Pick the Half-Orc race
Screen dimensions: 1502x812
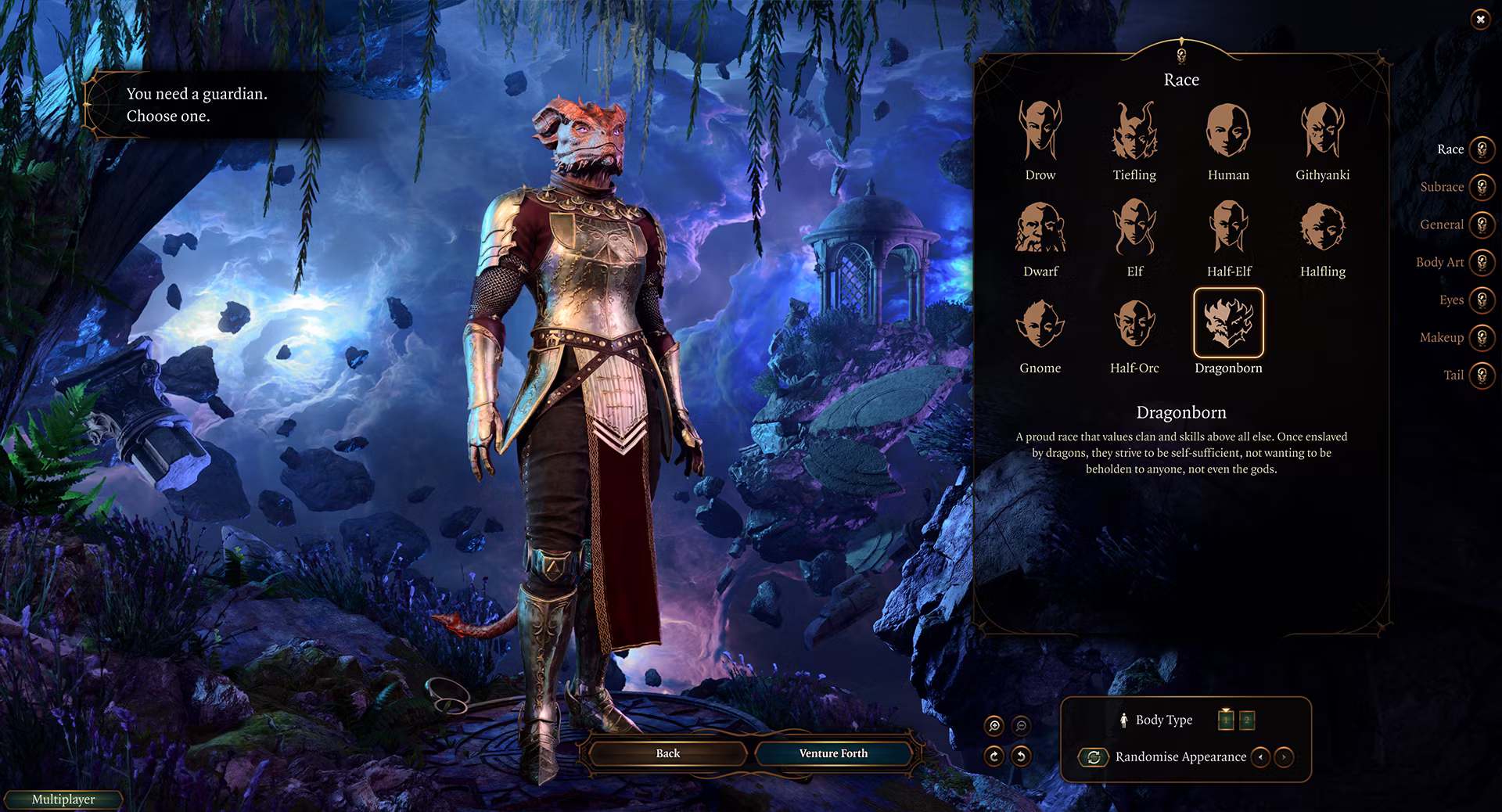[x=1134, y=324]
